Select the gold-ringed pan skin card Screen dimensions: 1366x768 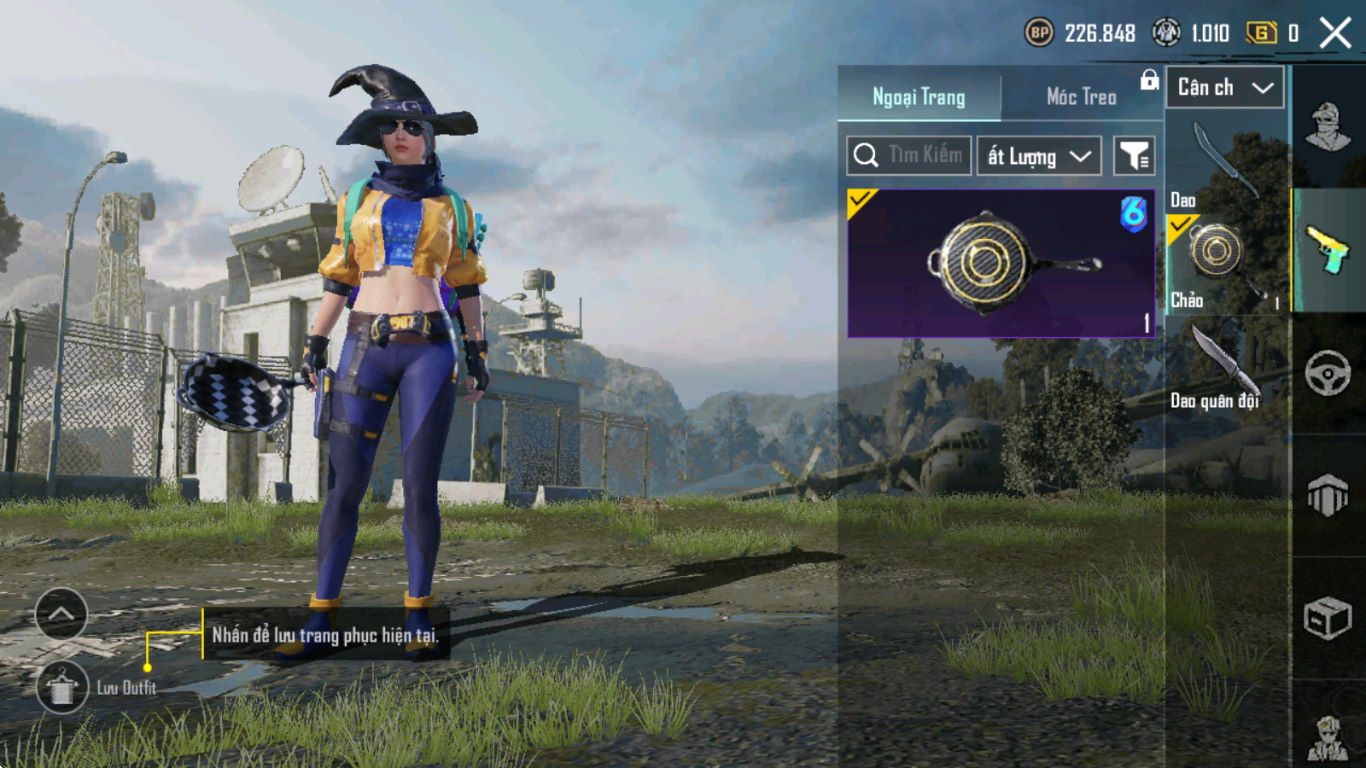pyautogui.click(x=1001, y=263)
